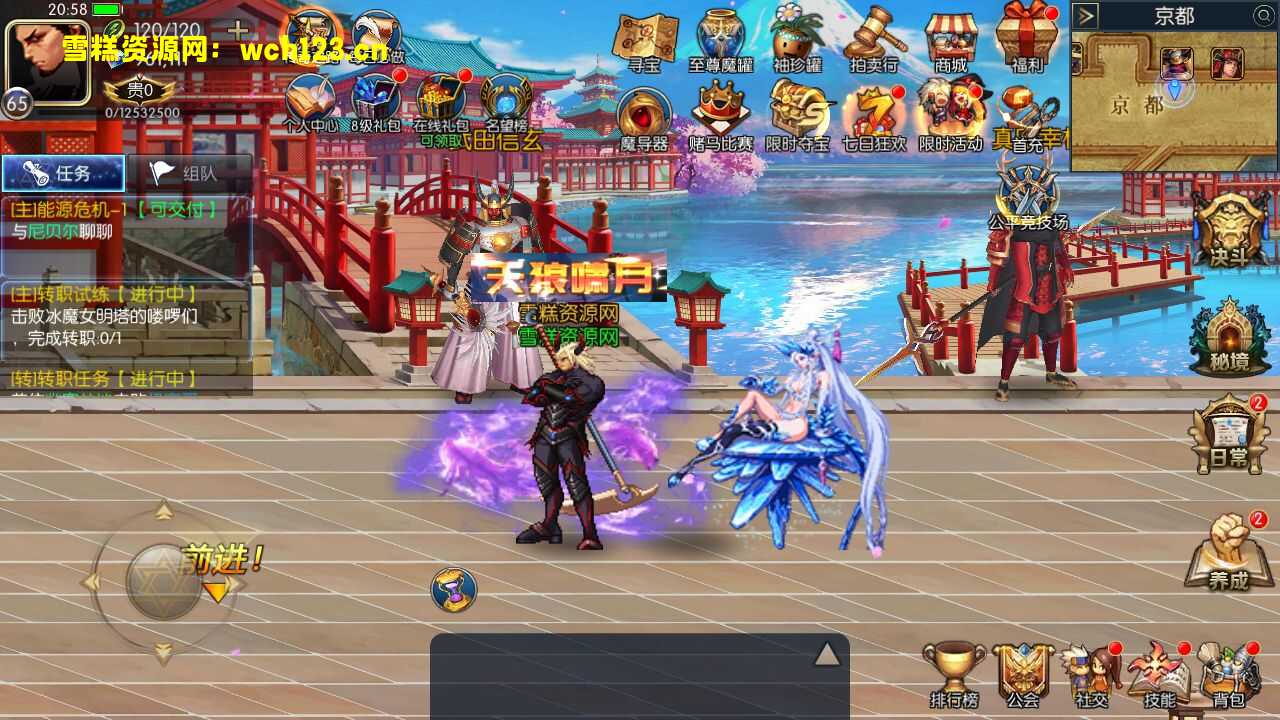1280x720 pixels.
Task: Open the 公会 guild menu
Action: click(x=1023, y=673)
